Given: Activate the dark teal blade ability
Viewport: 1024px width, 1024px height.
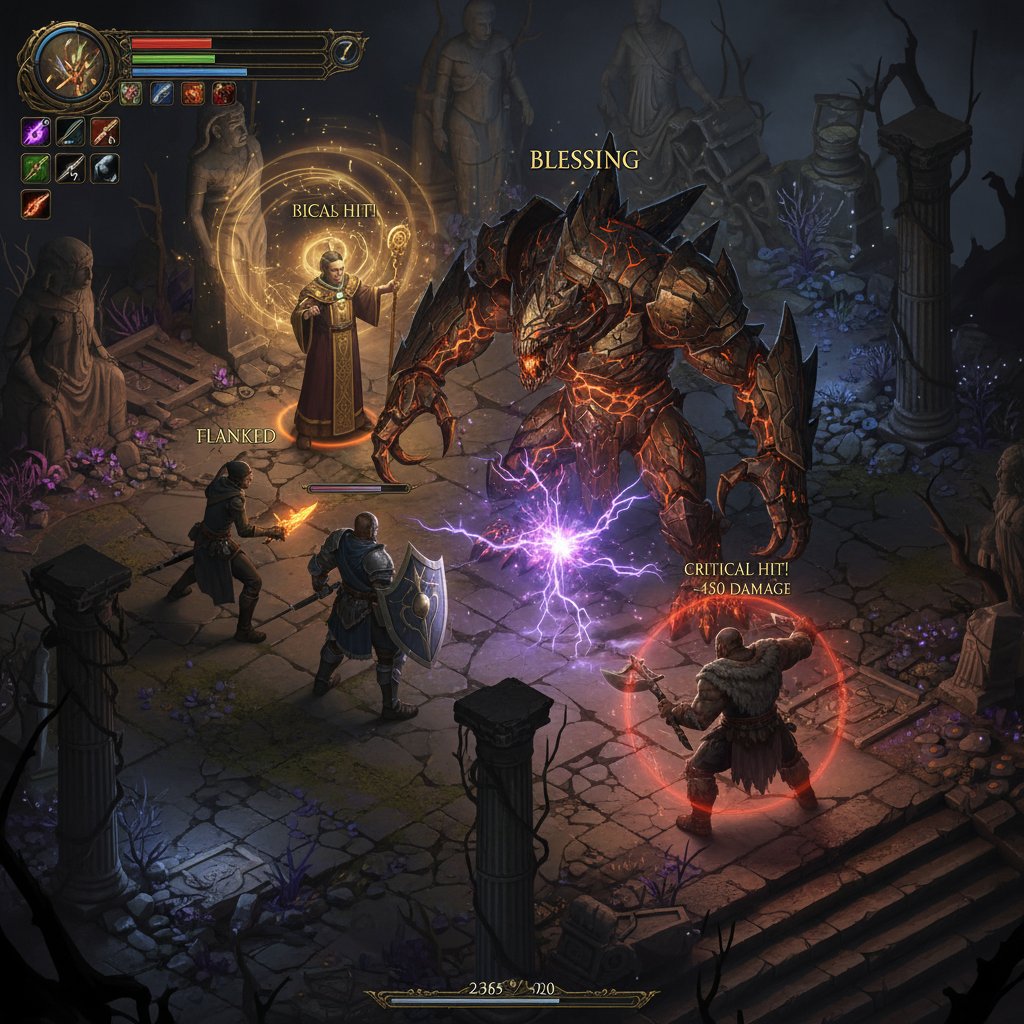Looking at the screenshot, I should click(70, 132).
